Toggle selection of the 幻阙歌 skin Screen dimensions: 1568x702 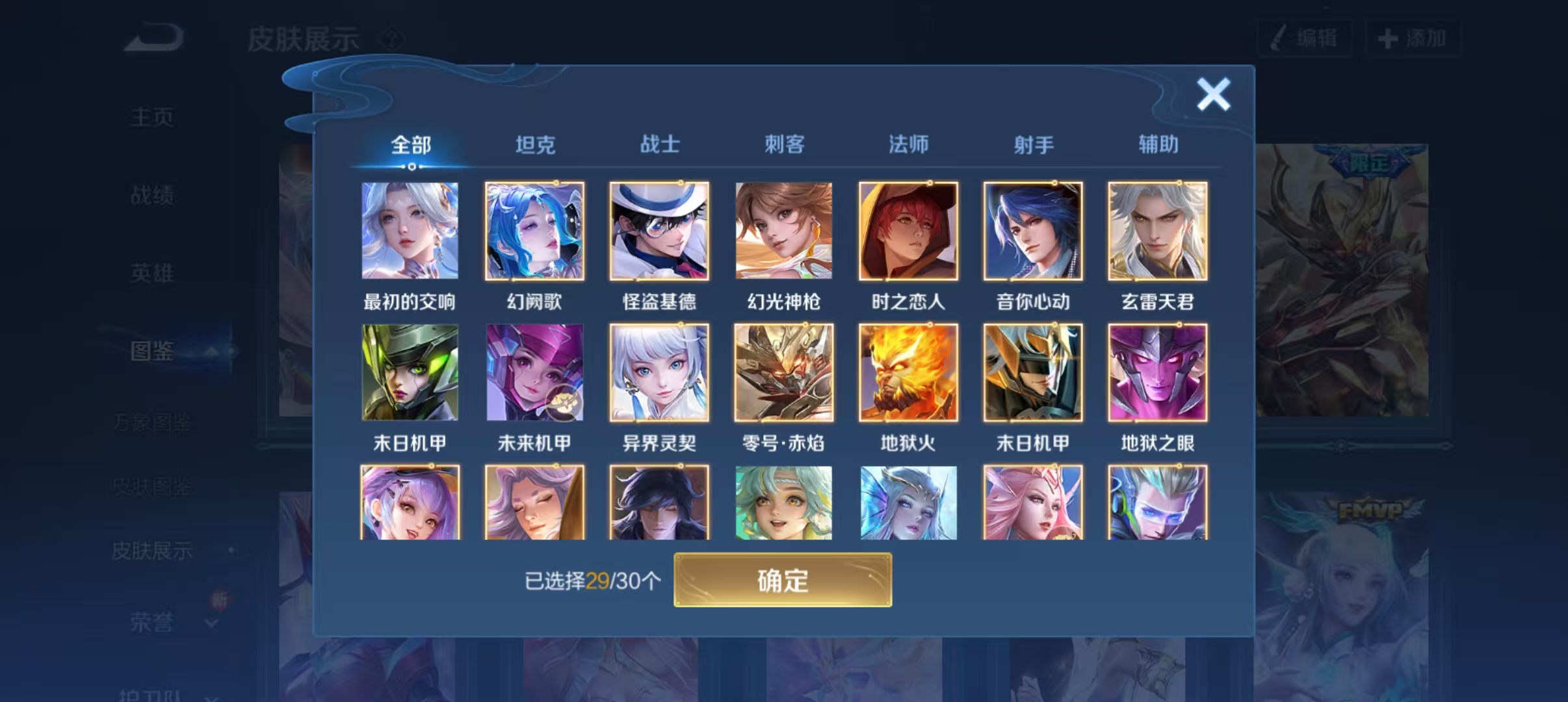point(535,231)
